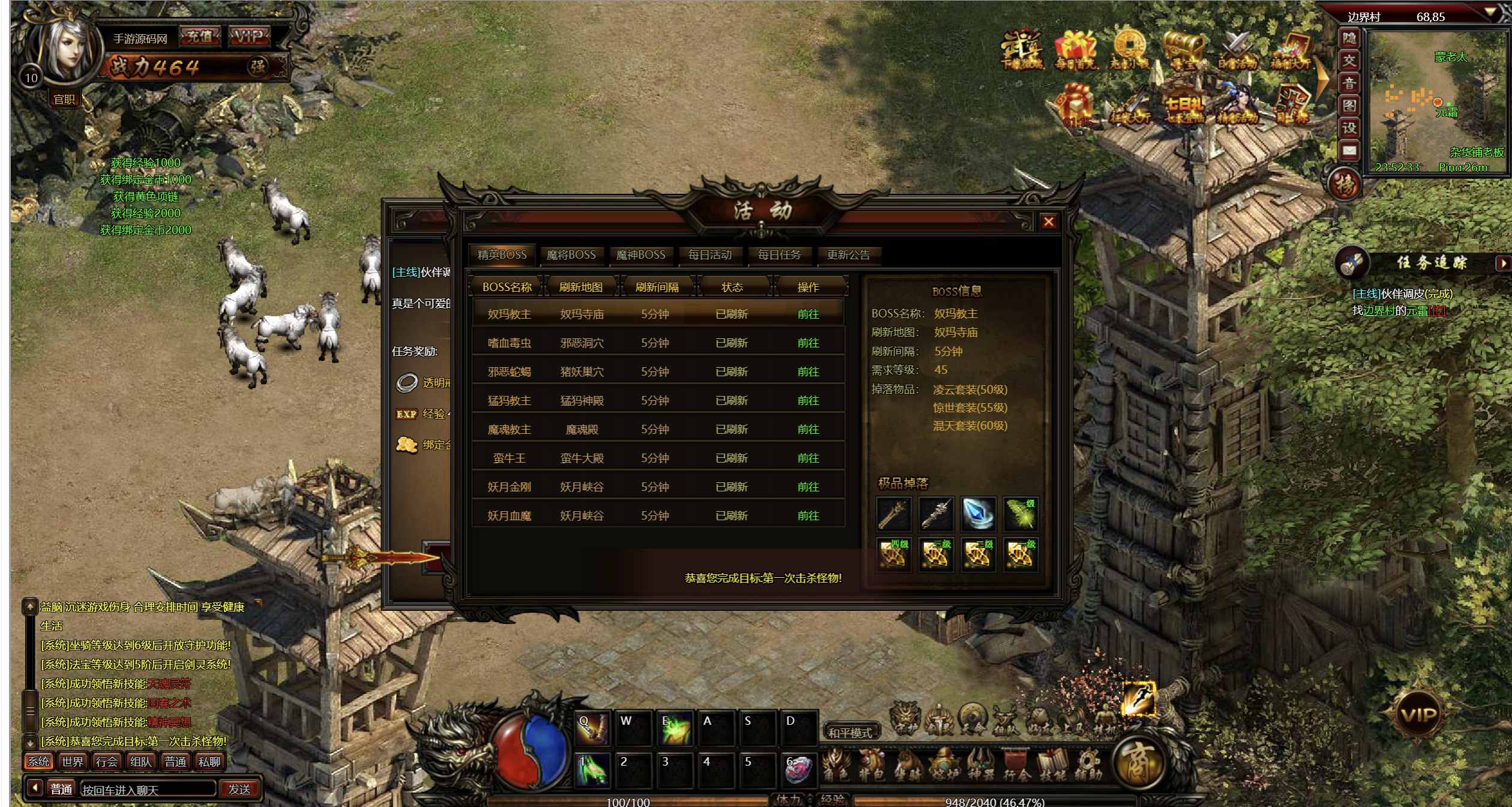The width and height of the screenshot is (1512, 807).
Task: Open the 每日活动 tab
Action: (710, 255)
